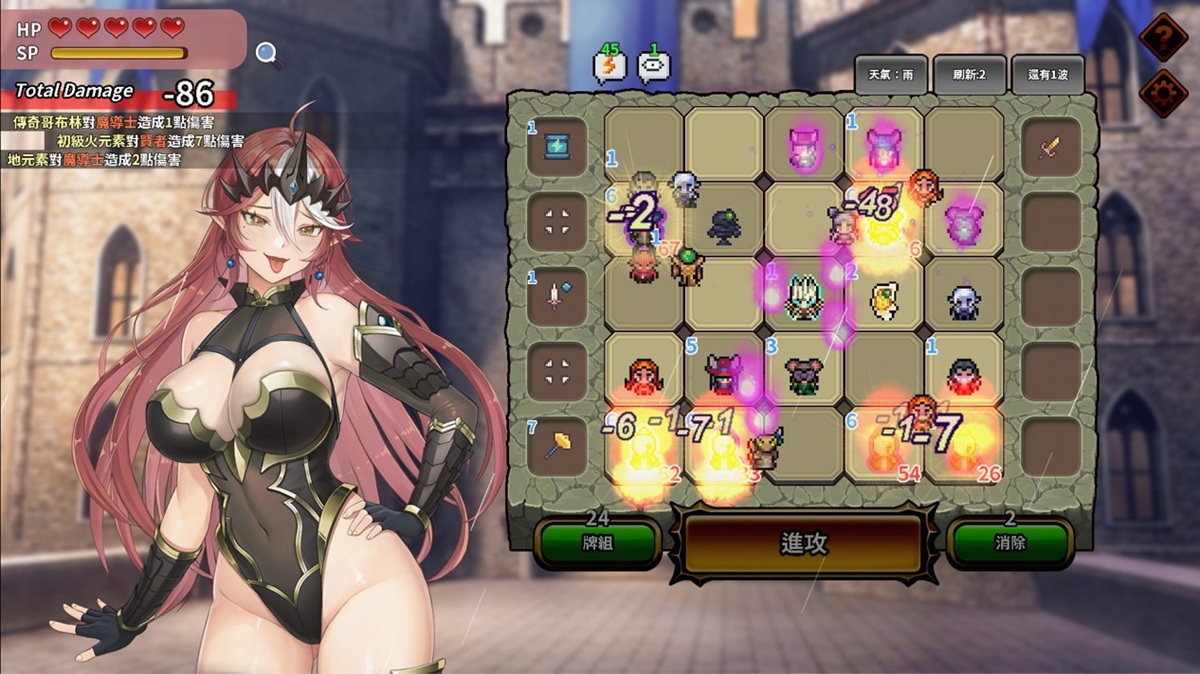Check the 天氣：雨 weather panel

(889, 75)
